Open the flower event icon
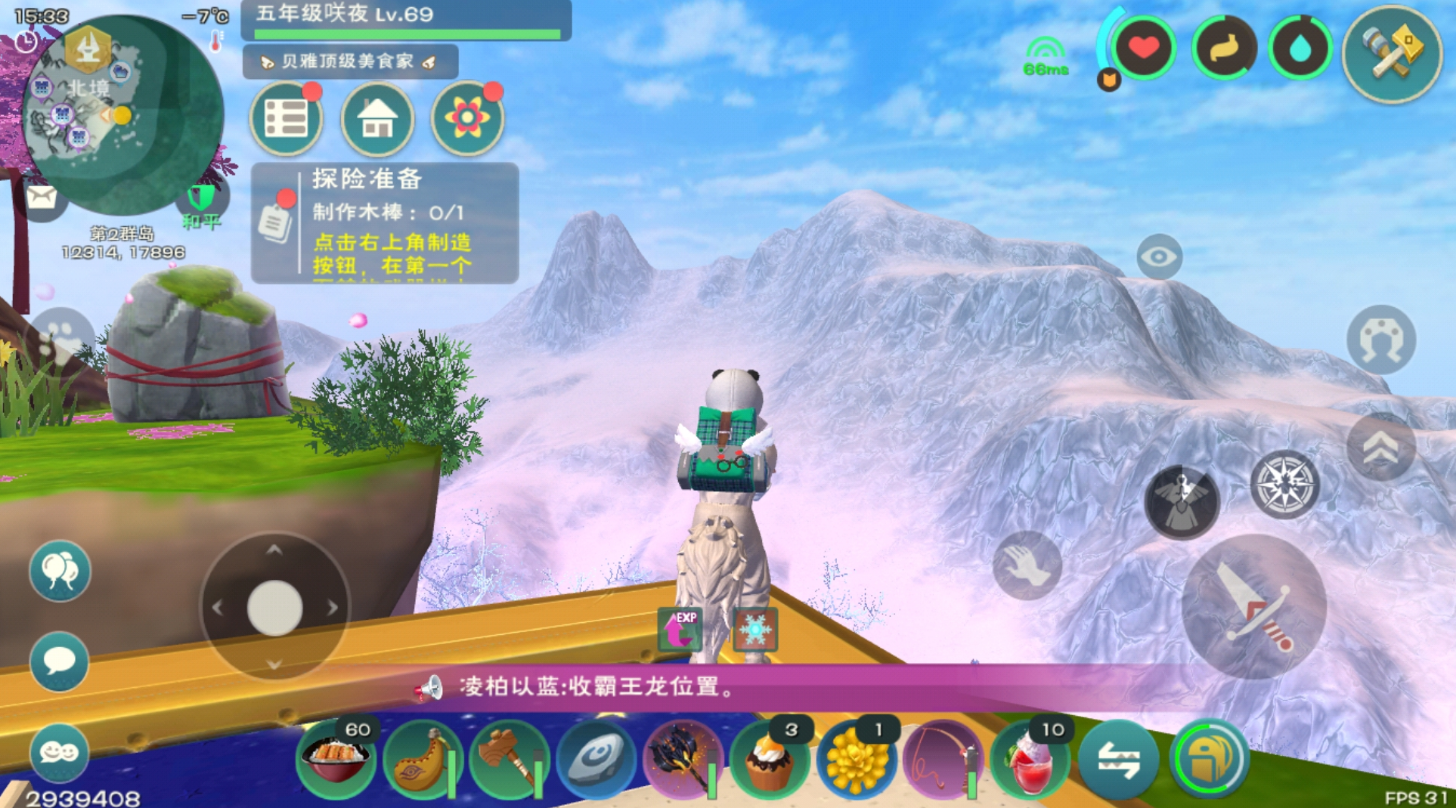1456x808 pixels. pyautogui.click(x=467, y=119)
